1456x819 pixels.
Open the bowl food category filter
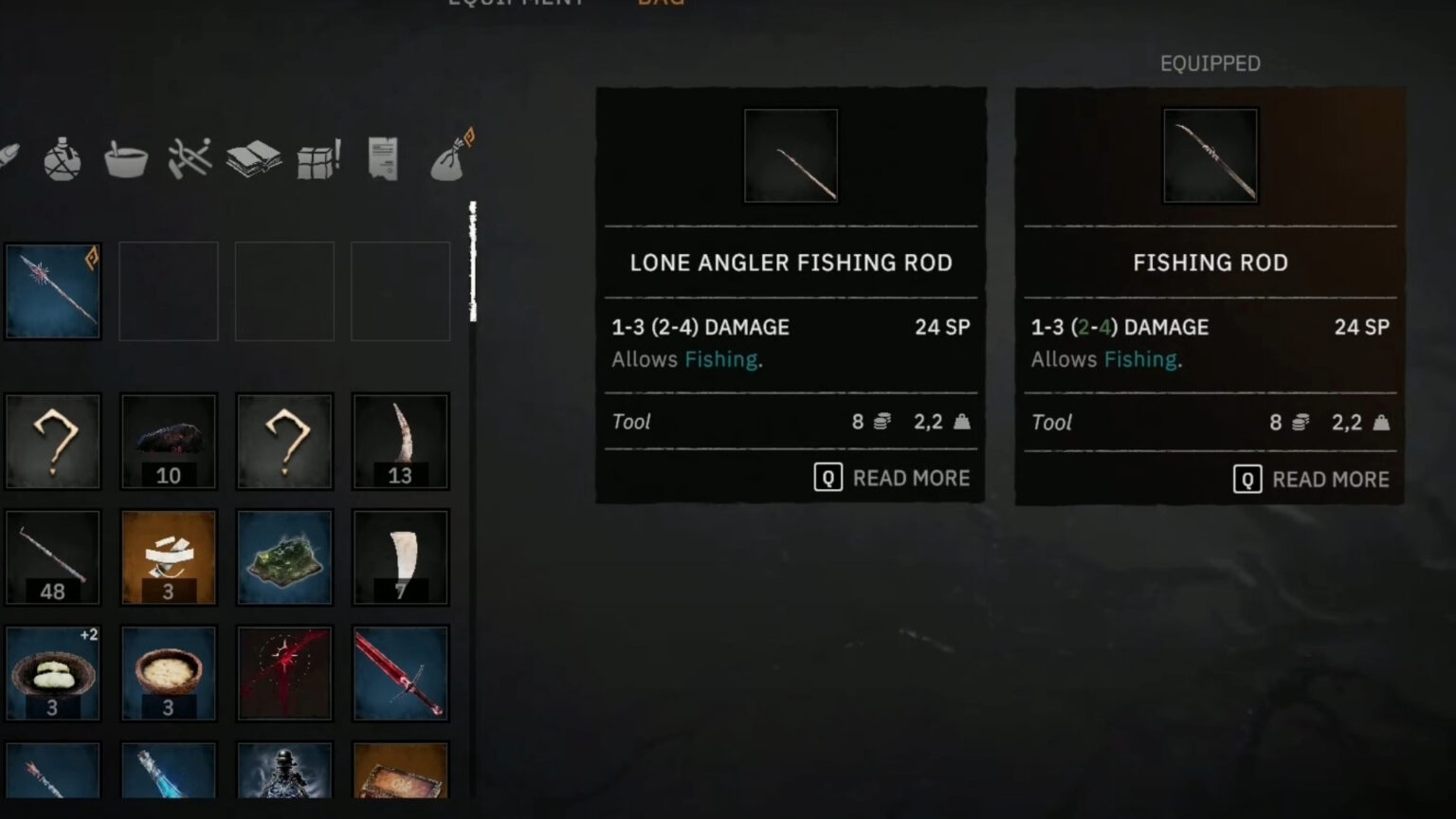point(126,157)
